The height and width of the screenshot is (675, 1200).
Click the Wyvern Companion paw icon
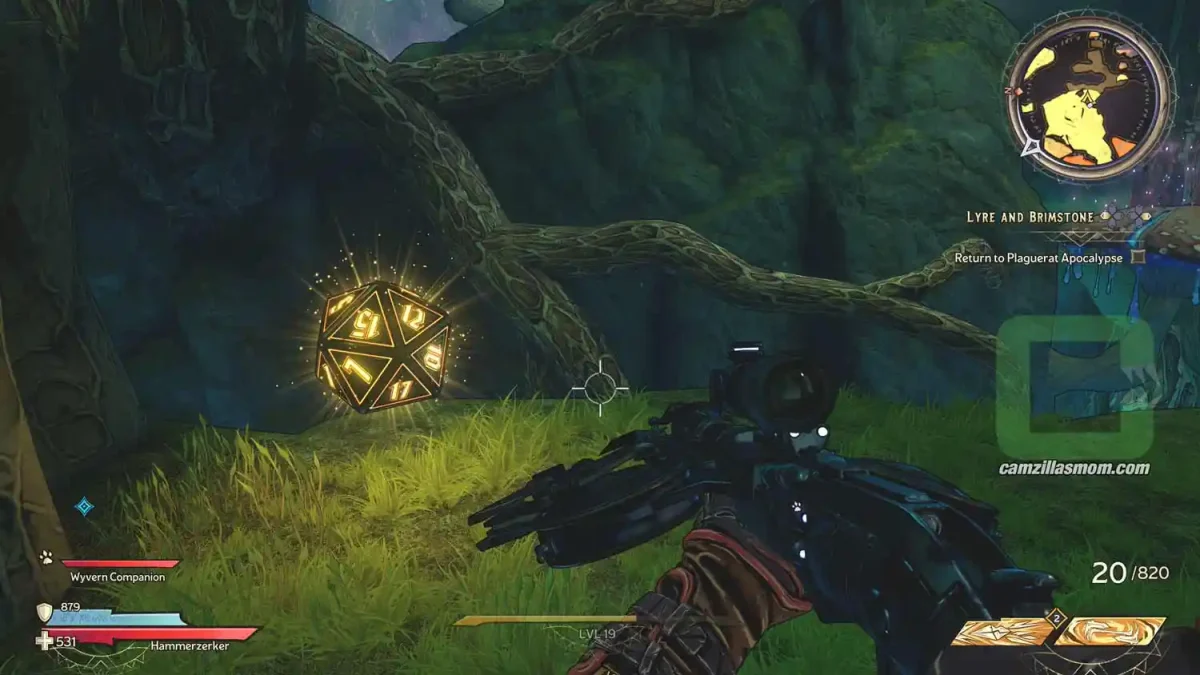click(46, 557)
